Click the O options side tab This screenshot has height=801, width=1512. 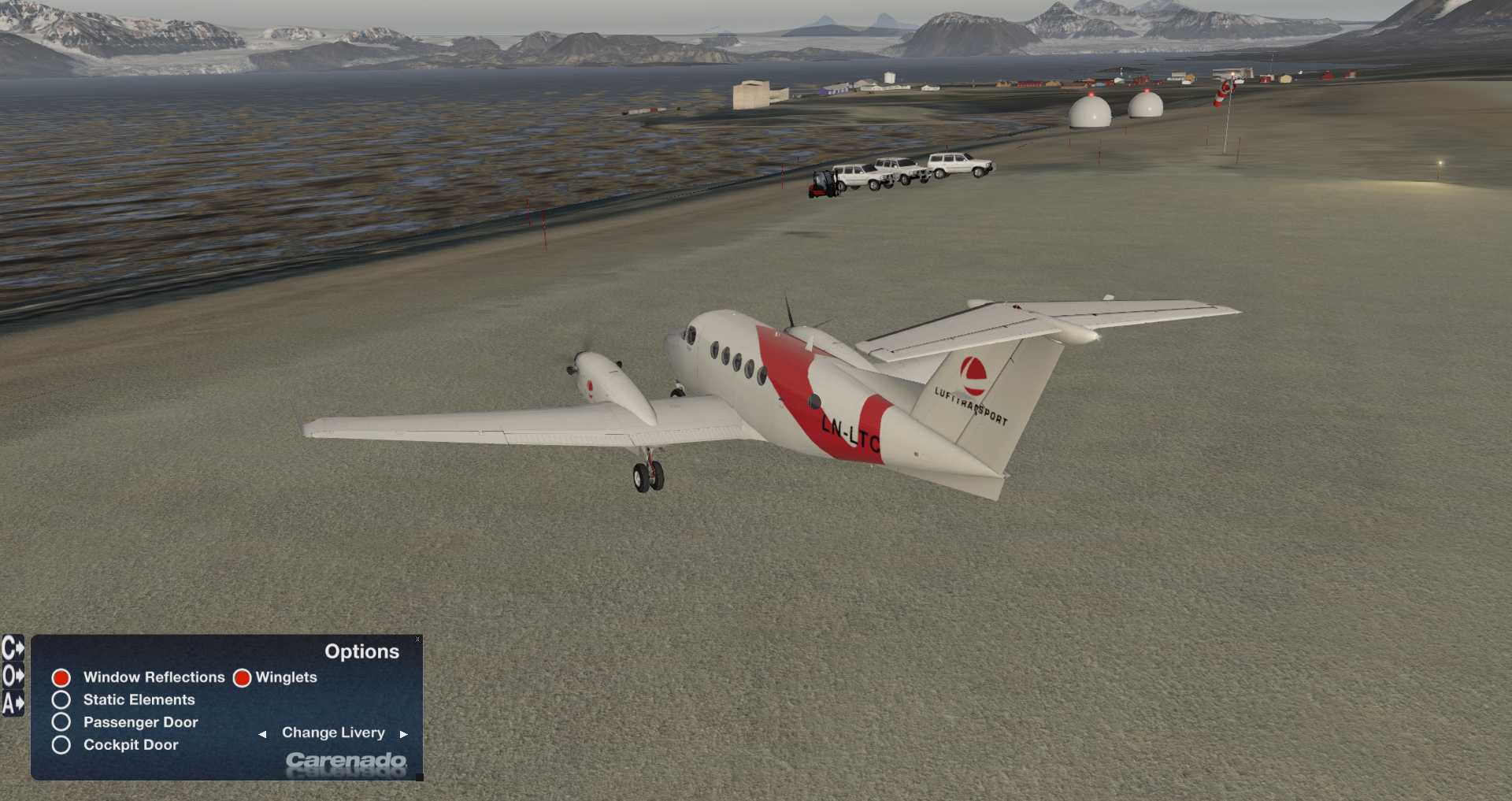(13, 676)
